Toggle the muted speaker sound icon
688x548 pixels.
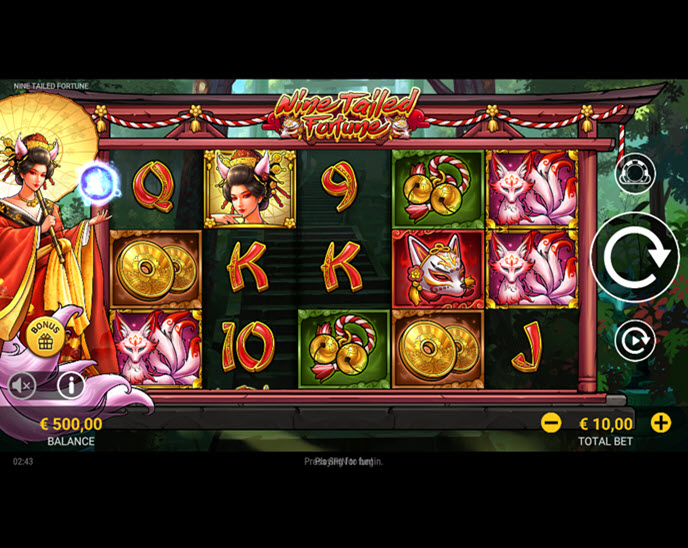click(23, 384)
